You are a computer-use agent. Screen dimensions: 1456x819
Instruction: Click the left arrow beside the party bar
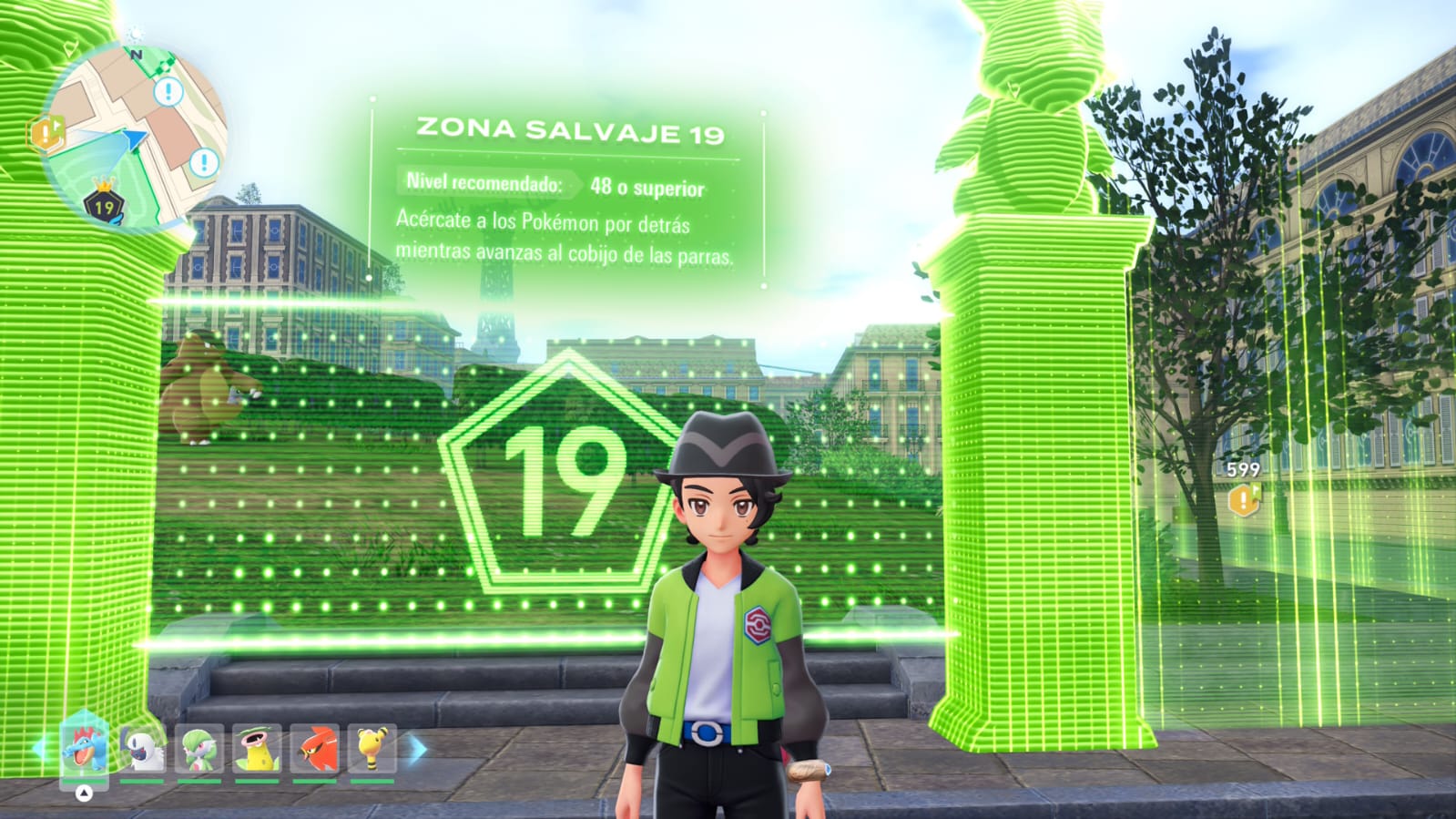(39, 749)
